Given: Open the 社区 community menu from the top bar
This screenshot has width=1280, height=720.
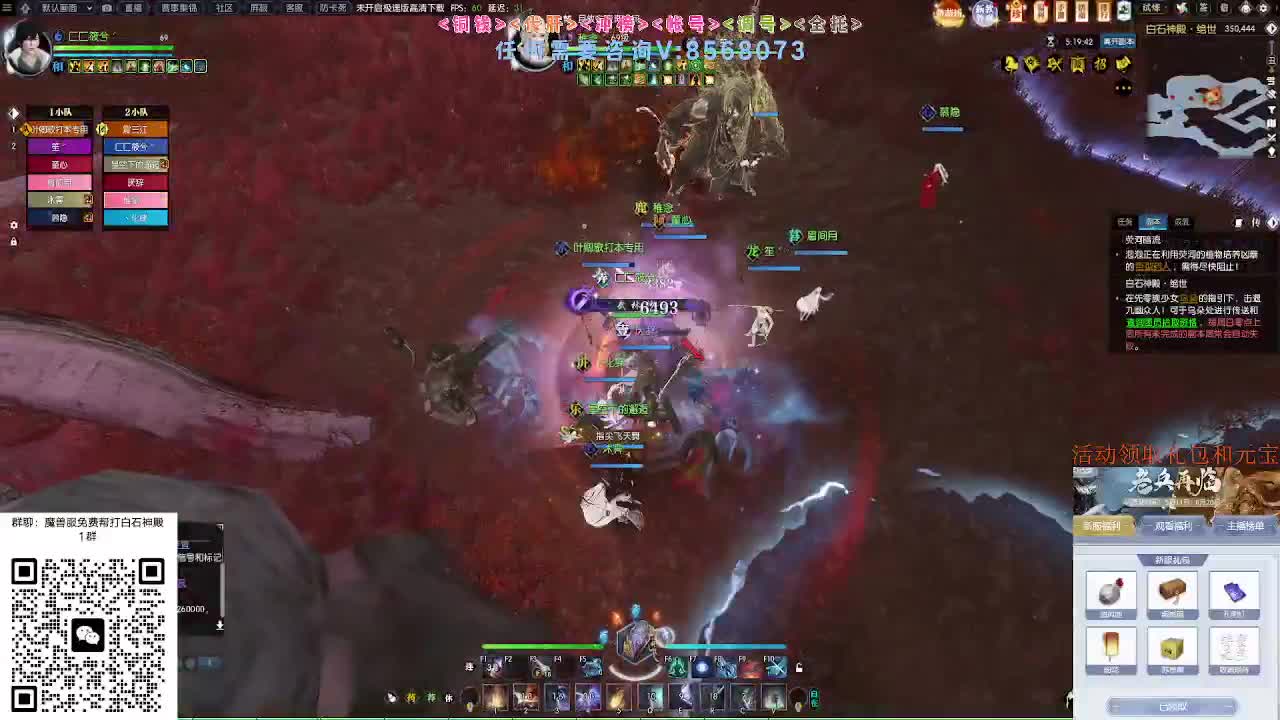Looking at the screenshot, I should [x=224, y=8].
